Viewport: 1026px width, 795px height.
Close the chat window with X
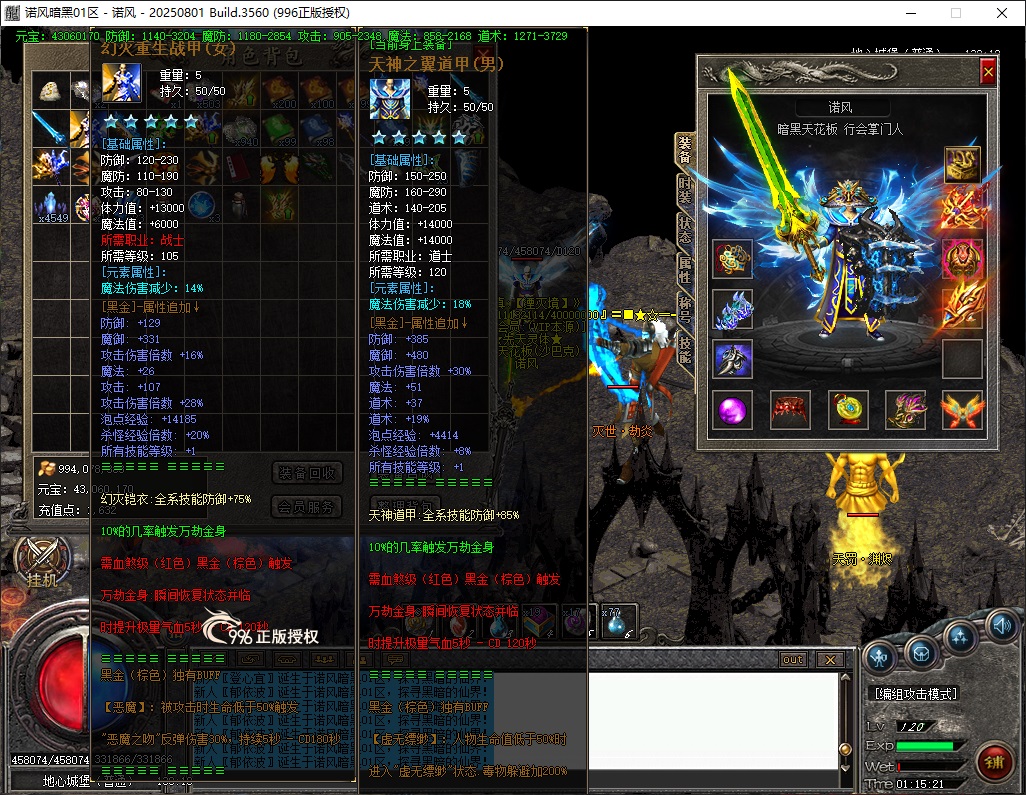(x=829, y=660)
